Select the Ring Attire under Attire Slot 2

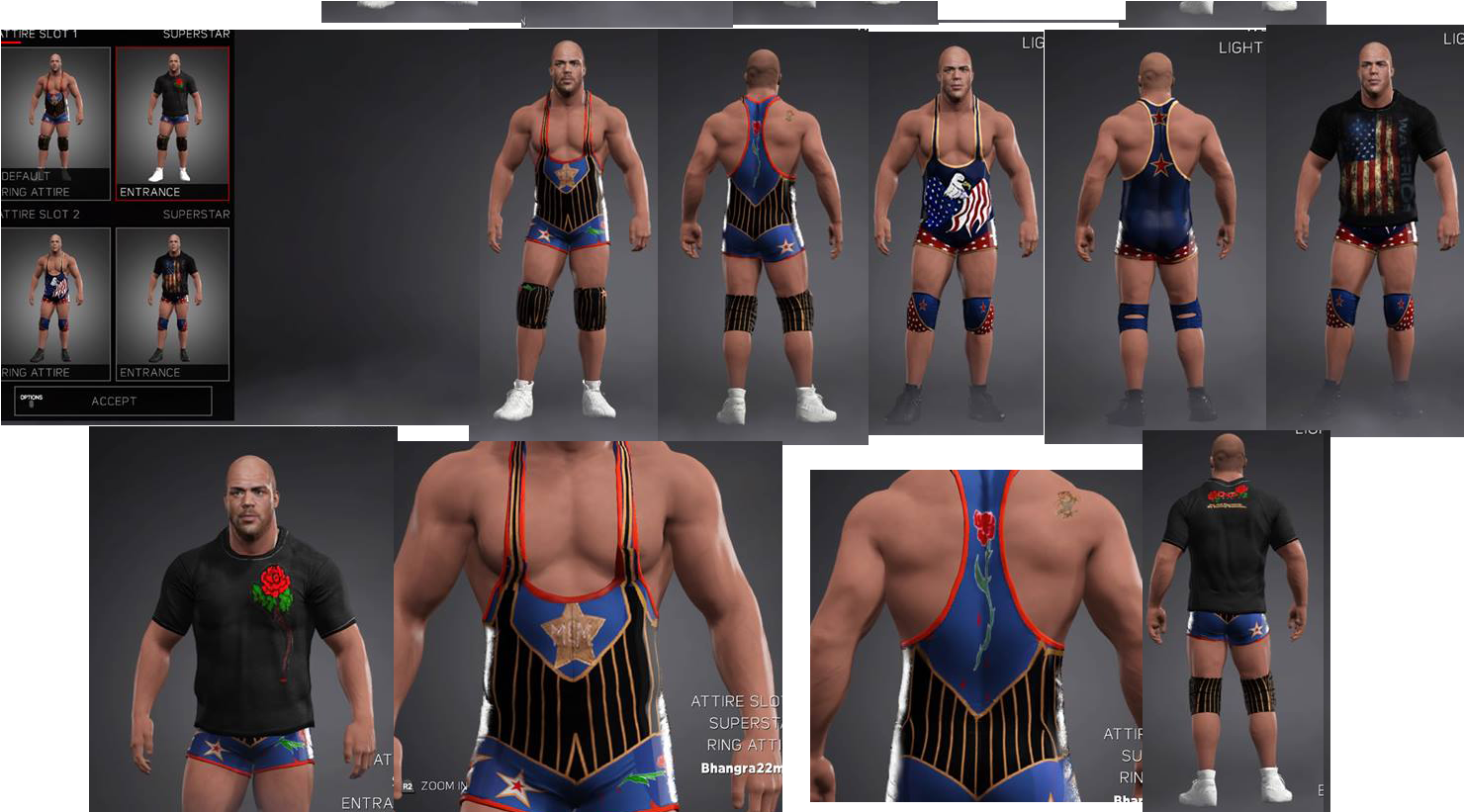pos(55,303)
